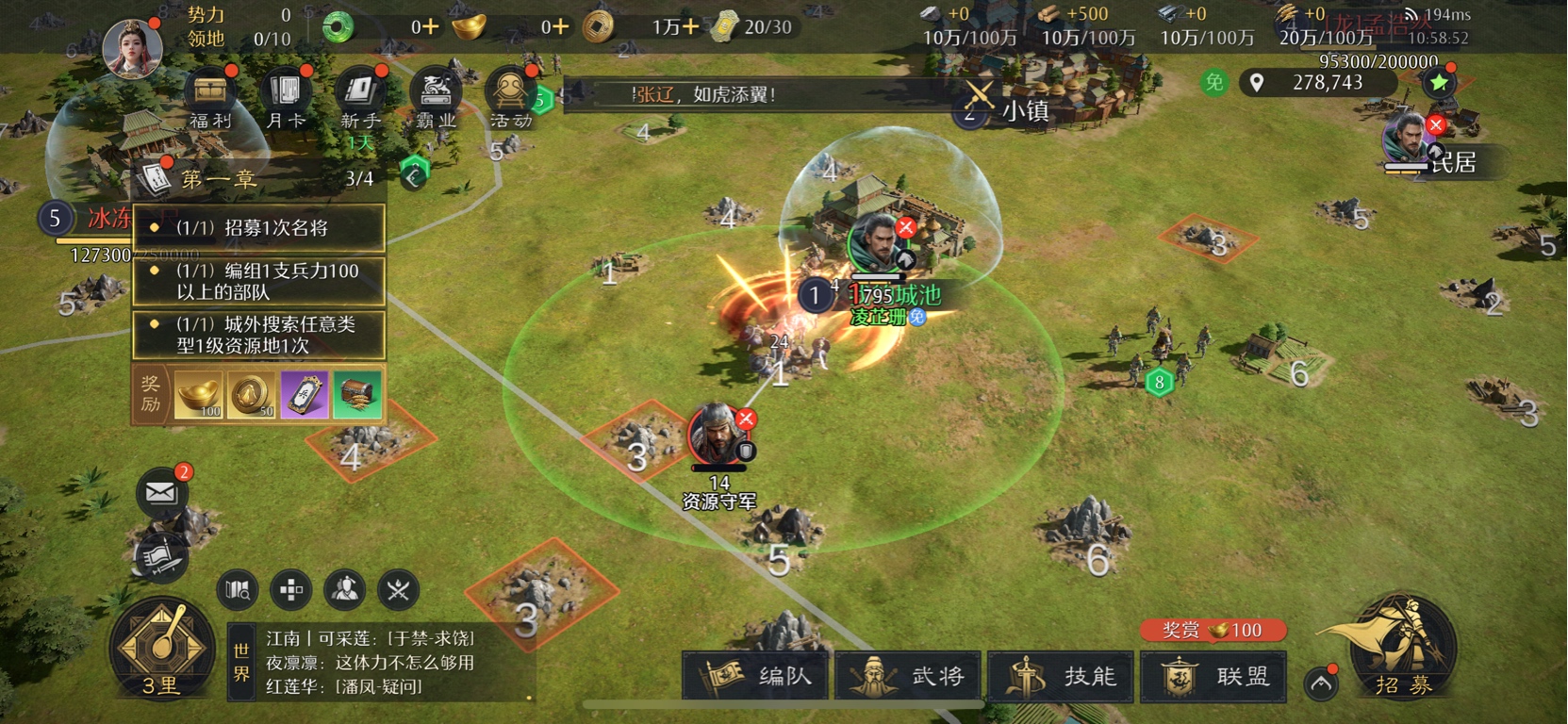Open the 新手 newcomer event
The image size is (1568, 724).
point(360,98)
